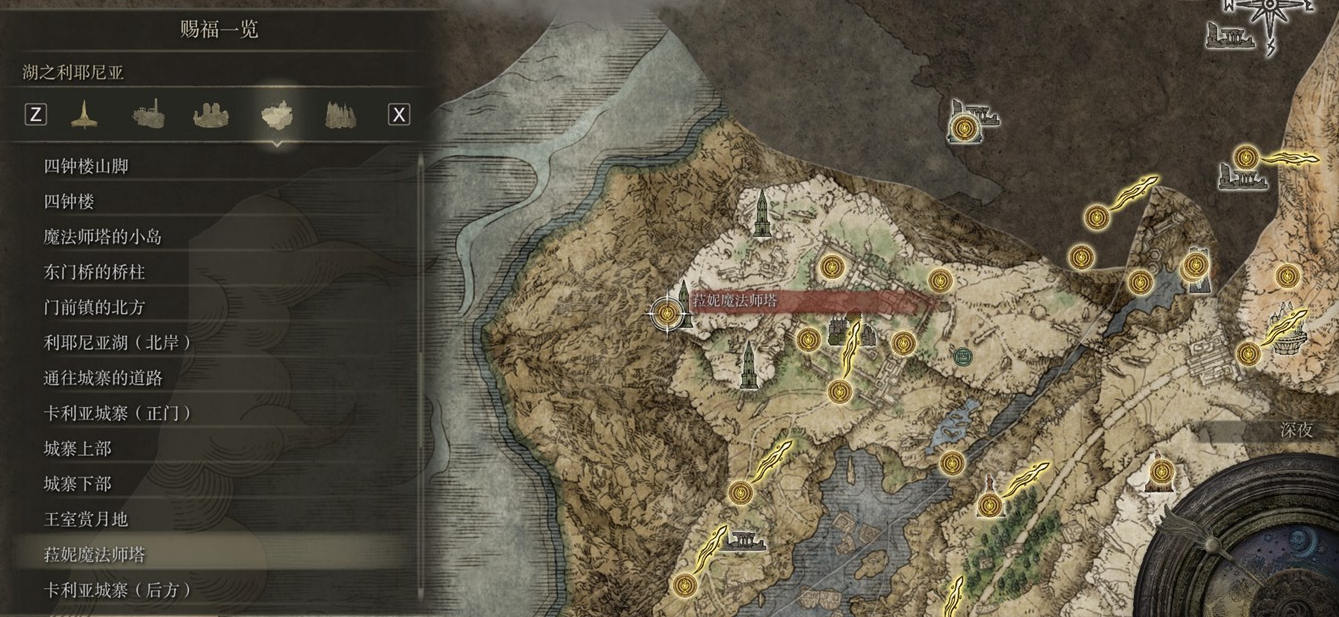Select 利耶尼亚湖（北岸） grace entry
The image size is (1339, 617).
(118, 342)
